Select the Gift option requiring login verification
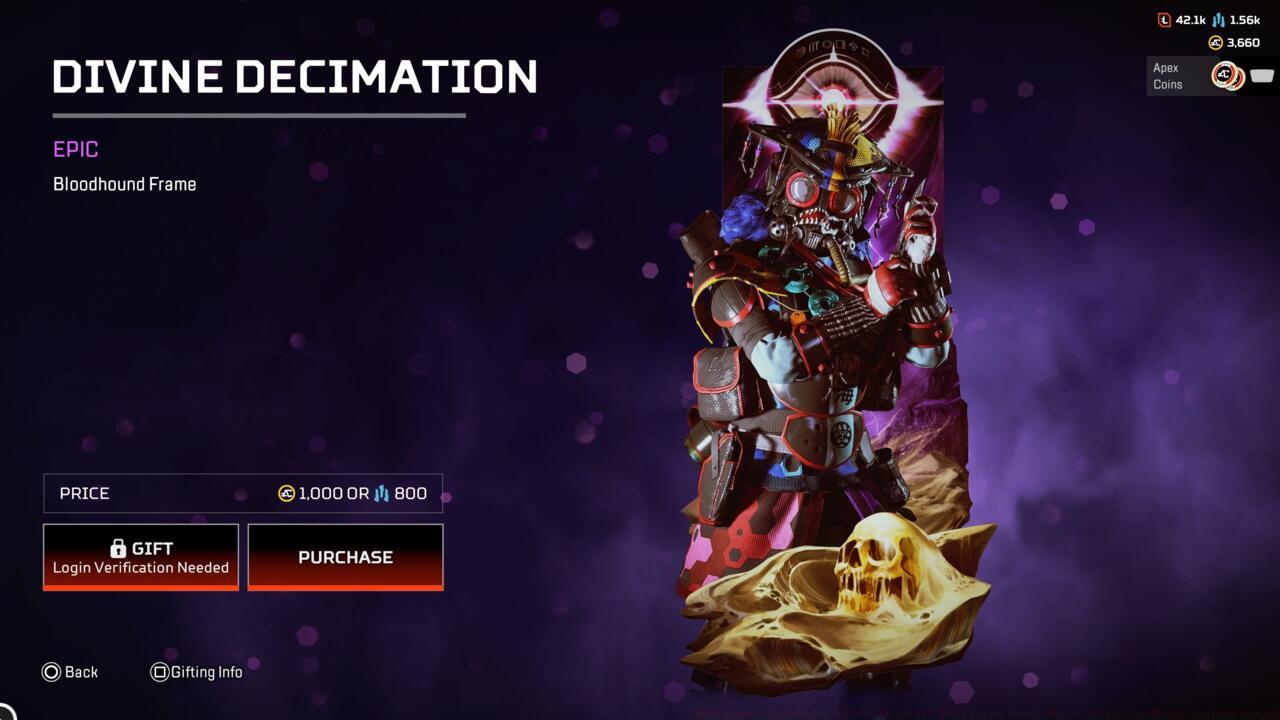 (140, 556)
